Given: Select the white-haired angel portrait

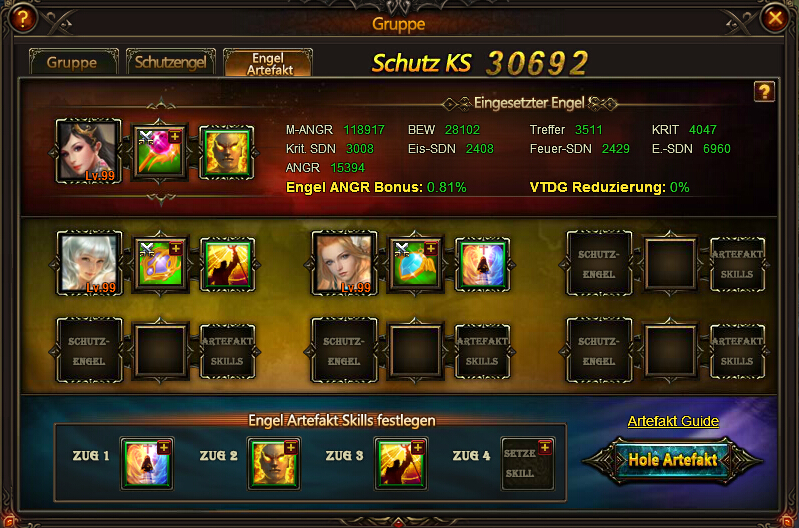Looking at the screenshot, I should (89, 263).
